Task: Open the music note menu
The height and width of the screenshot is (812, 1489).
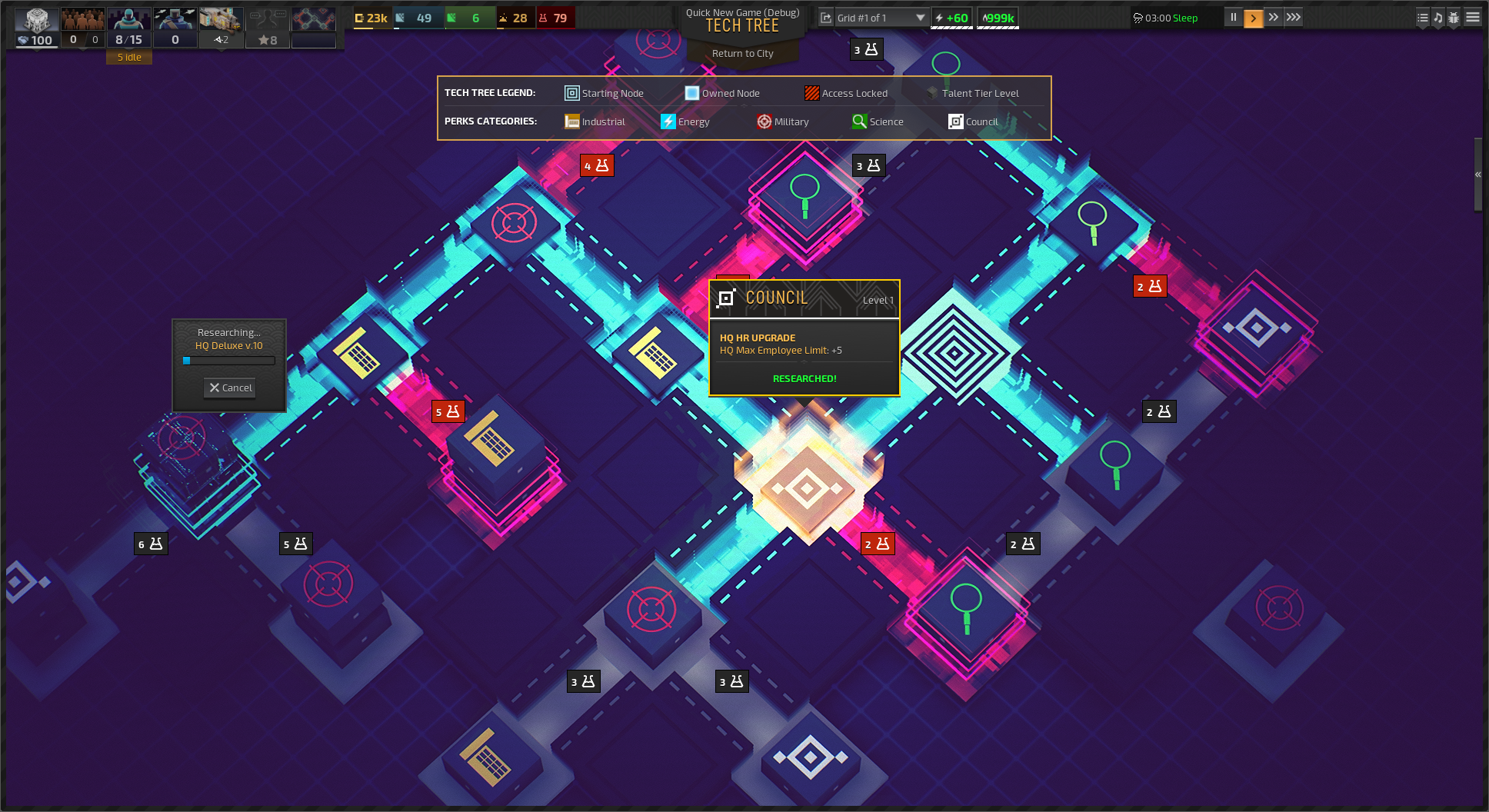Action: click(x=1437, y=17)
